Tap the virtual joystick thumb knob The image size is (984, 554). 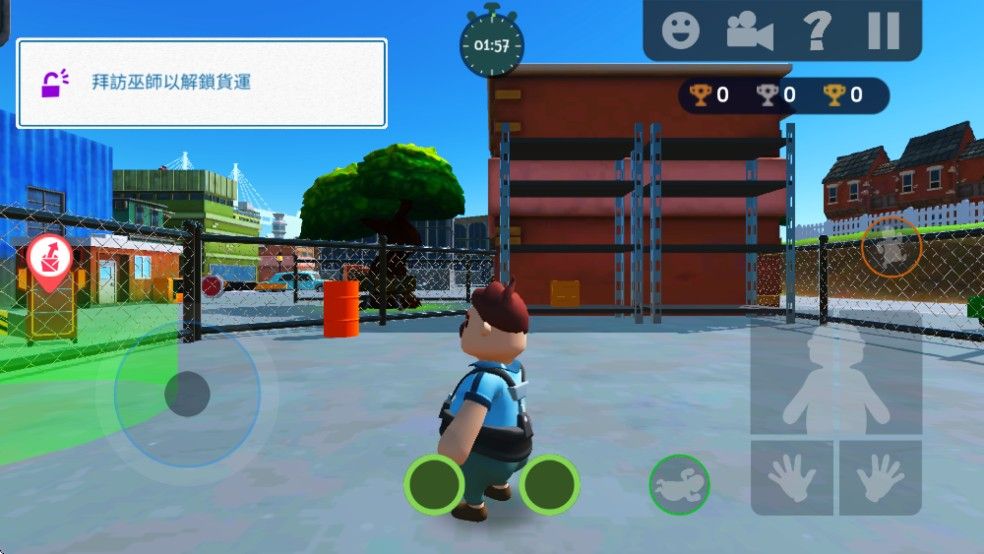(187, 393)
